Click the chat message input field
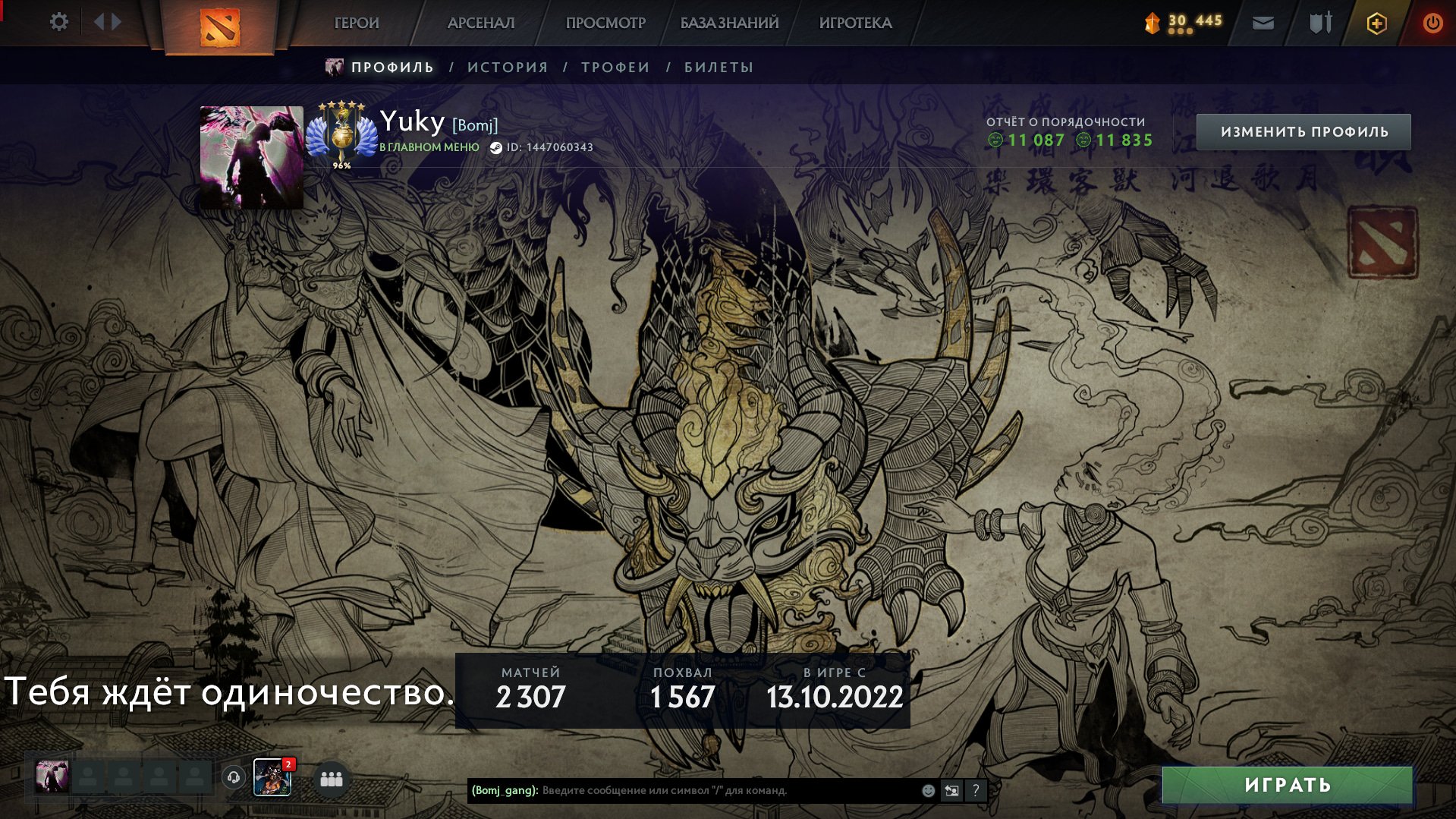This screenshot has height=819, width=1456. tap(728, 790)
